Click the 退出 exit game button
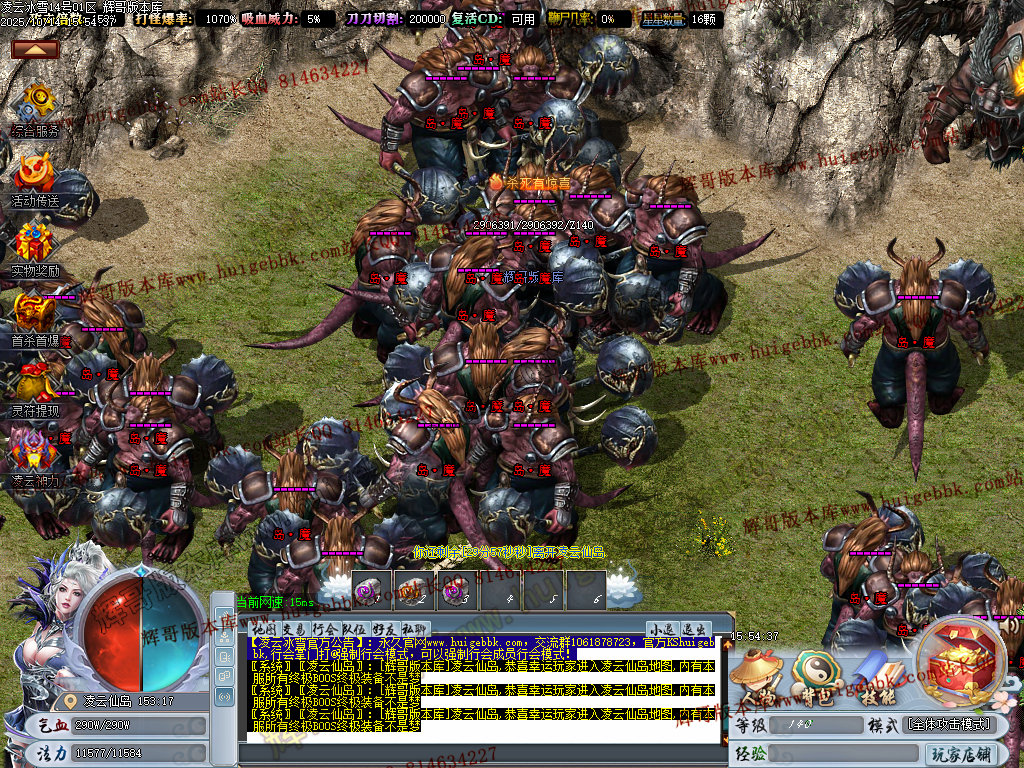1024x768 pixels. (x=693, y=629)
